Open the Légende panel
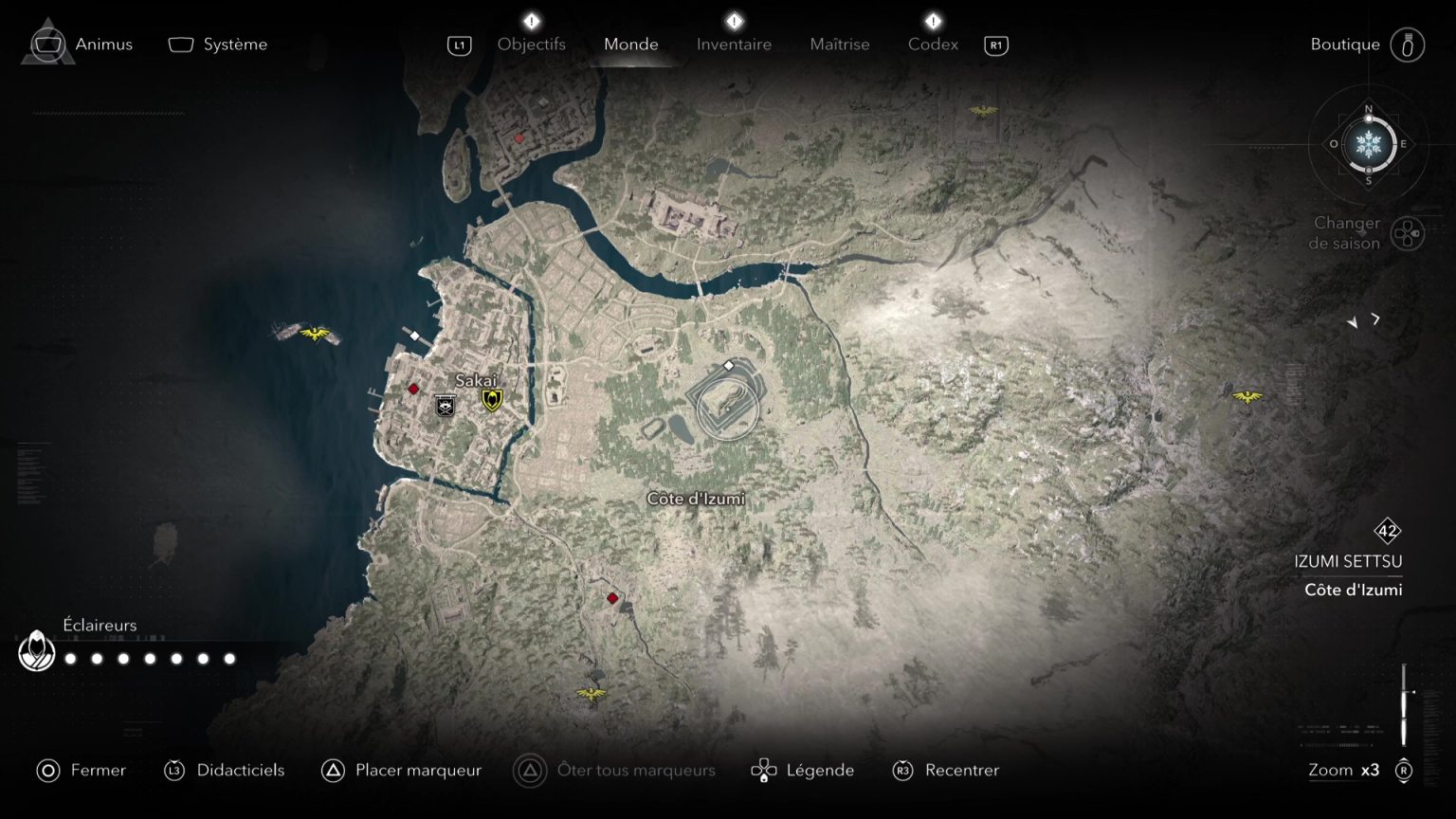Screen dimensions: 1456x819 pyautogui.click(x=821, y=770)
